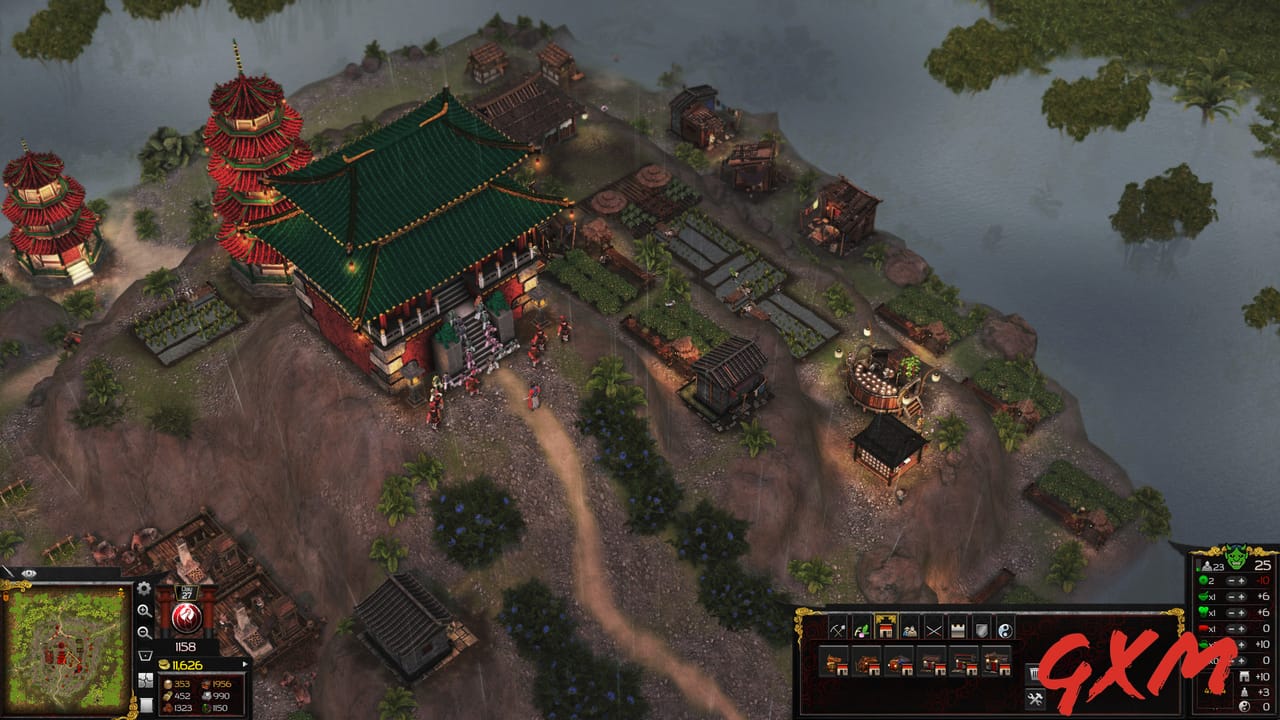This screenshot has width=1280, height=720.
Task: Expand the gold treasury arrow next to 11,626
Action: tap(245, 664)
